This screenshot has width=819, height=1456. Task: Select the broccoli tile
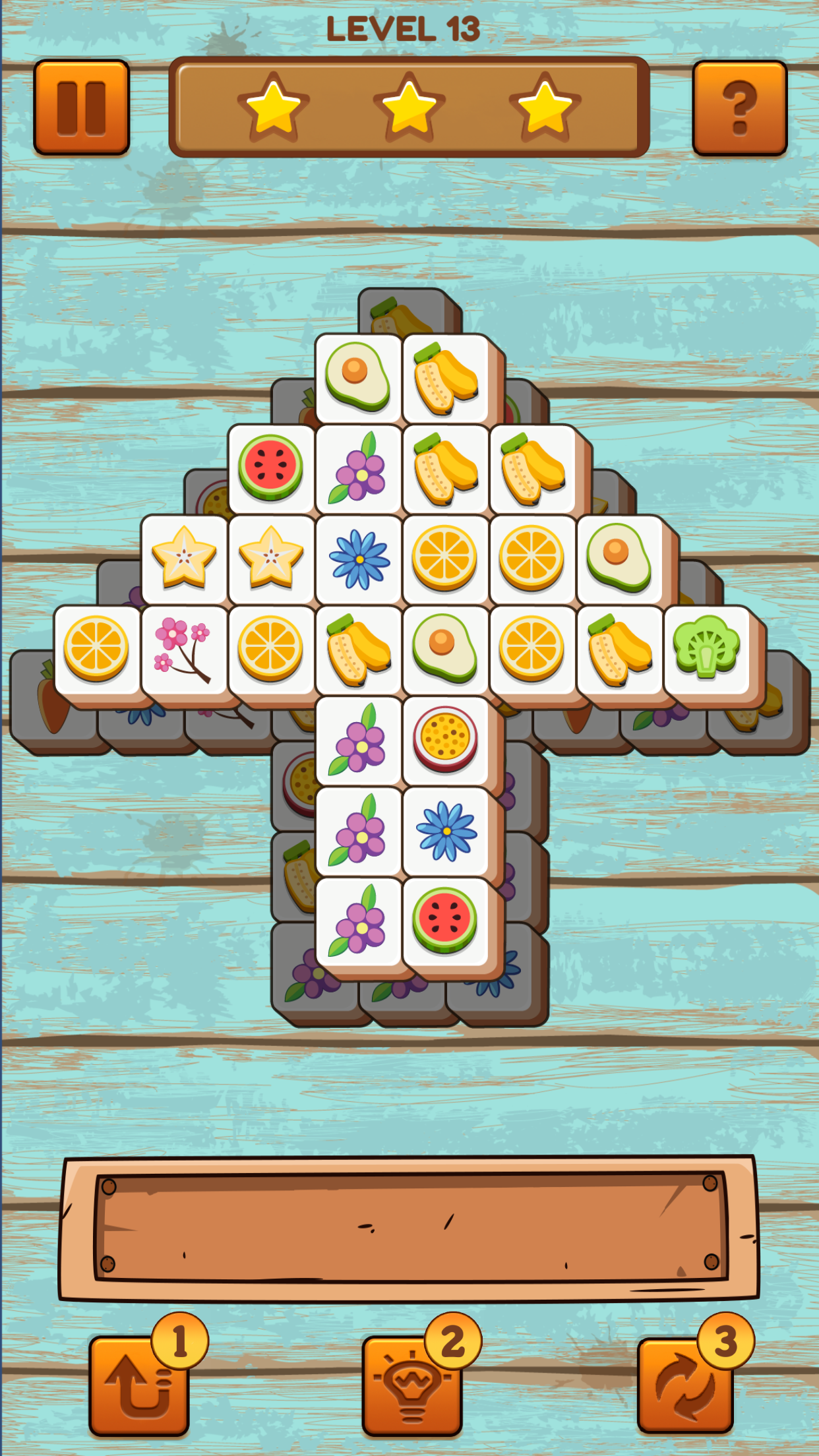click(x=706, y=648)
